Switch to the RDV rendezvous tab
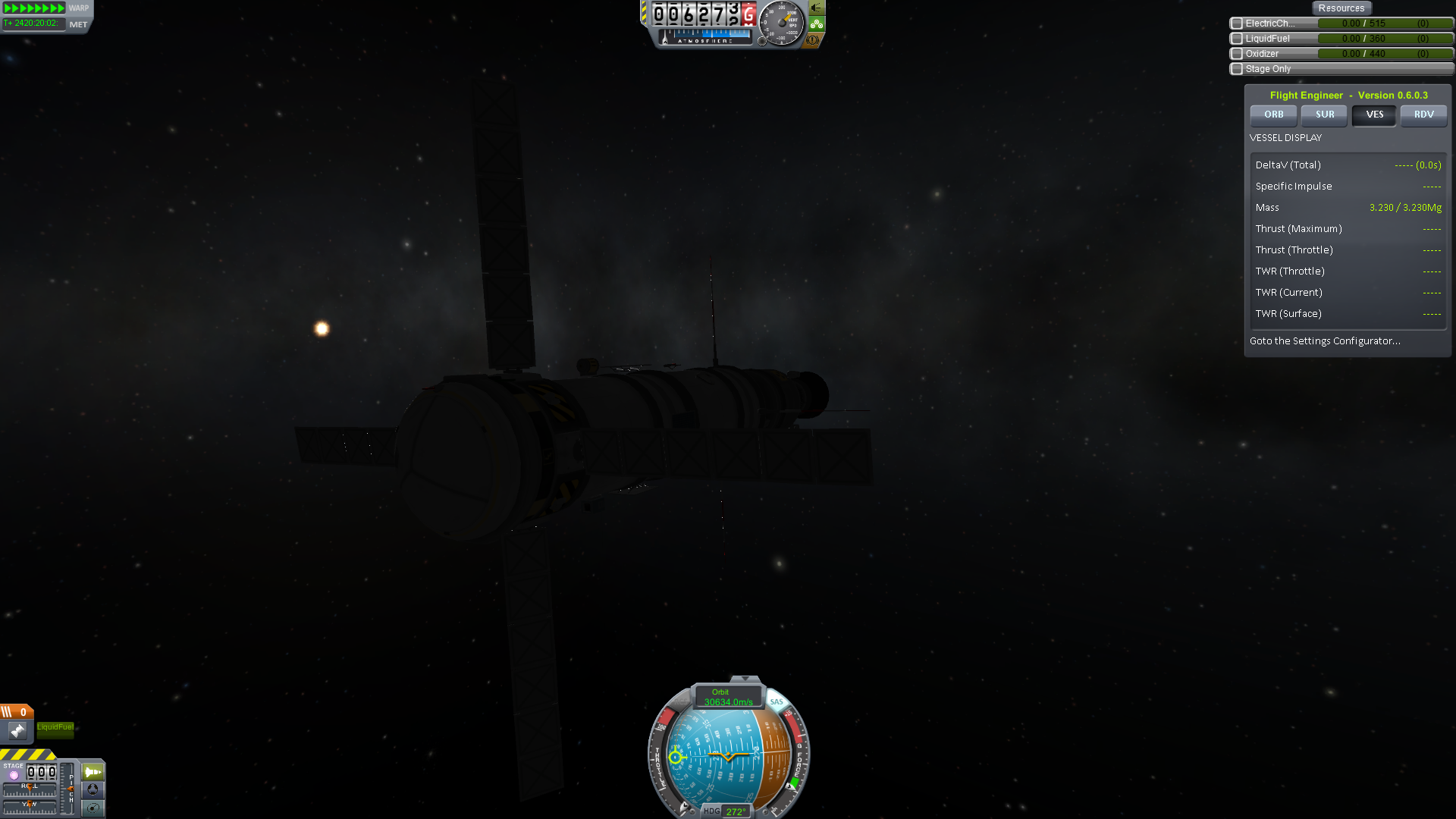 [1423, 115]
